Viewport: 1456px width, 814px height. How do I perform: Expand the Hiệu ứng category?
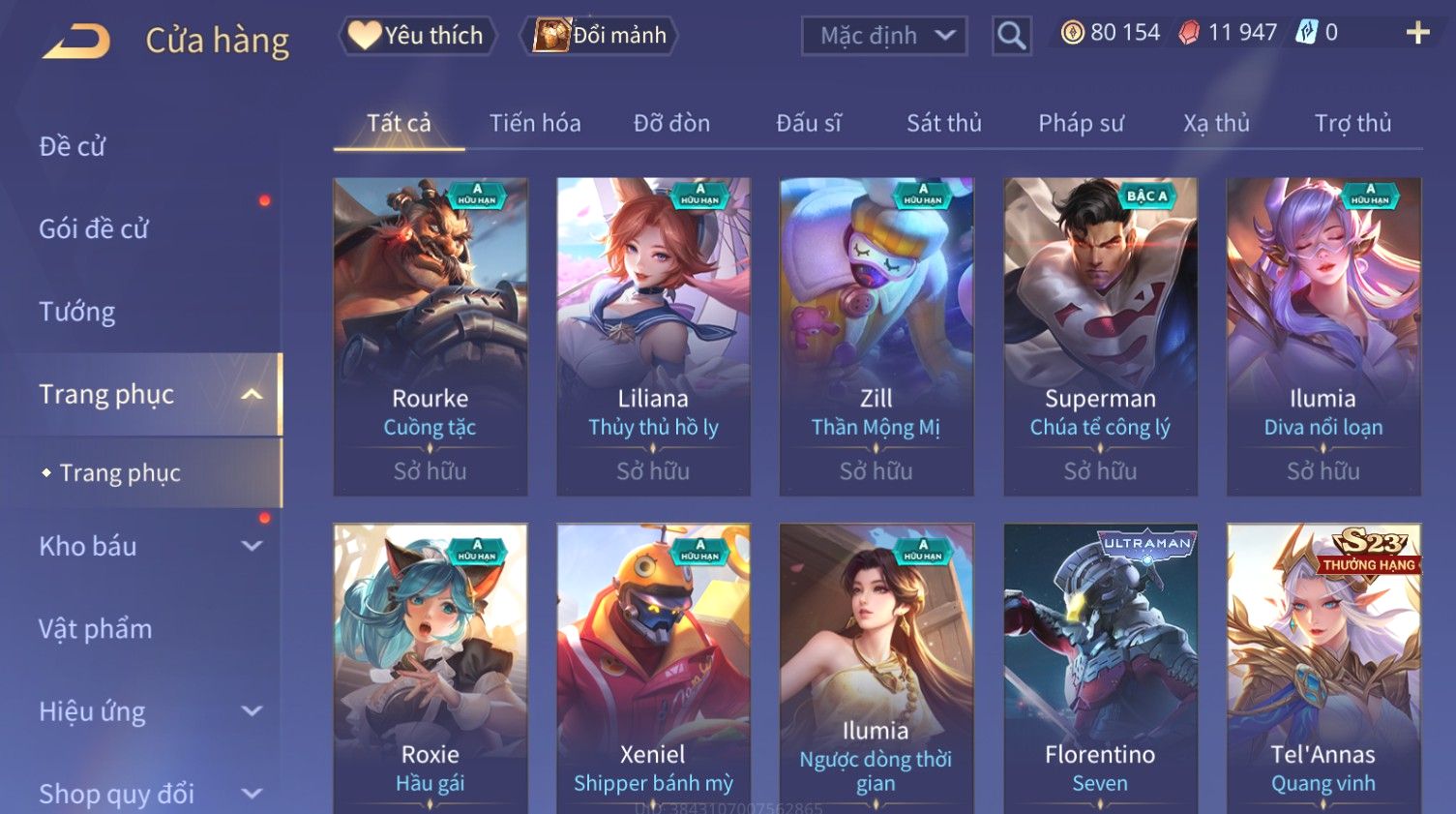tap(145, 712)
